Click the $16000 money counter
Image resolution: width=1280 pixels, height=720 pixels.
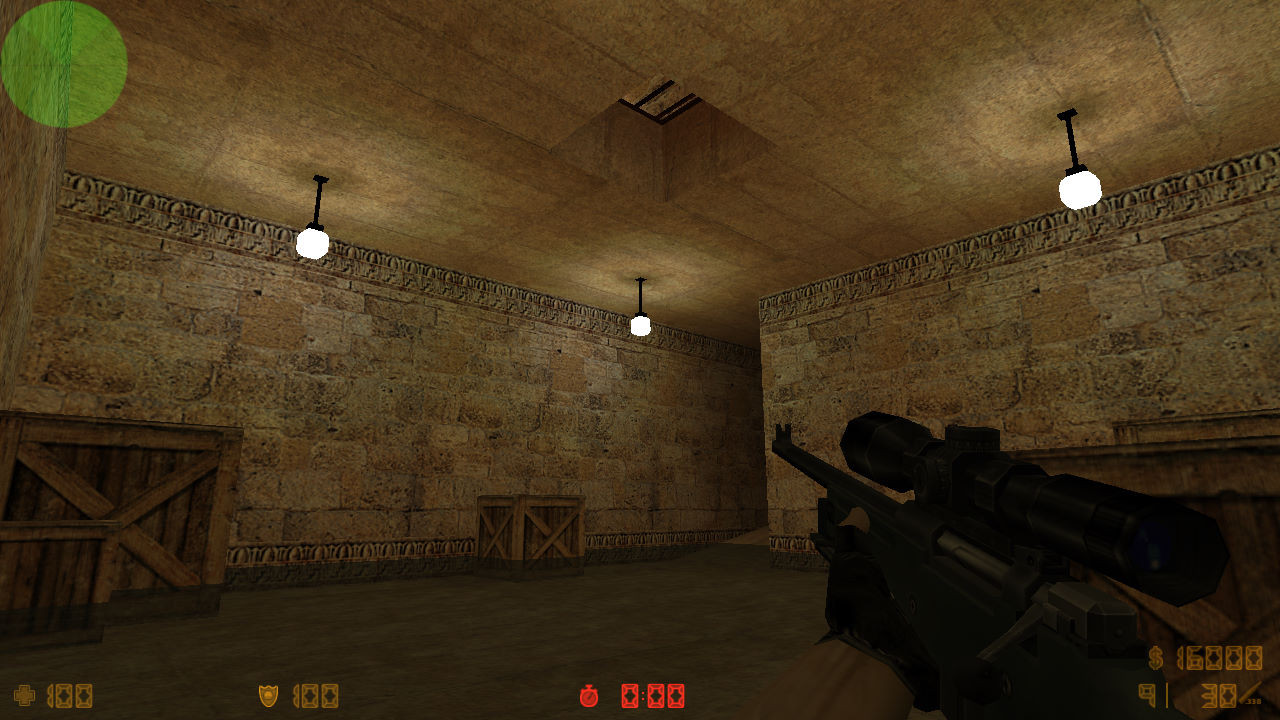click(x=1221, y=659)
